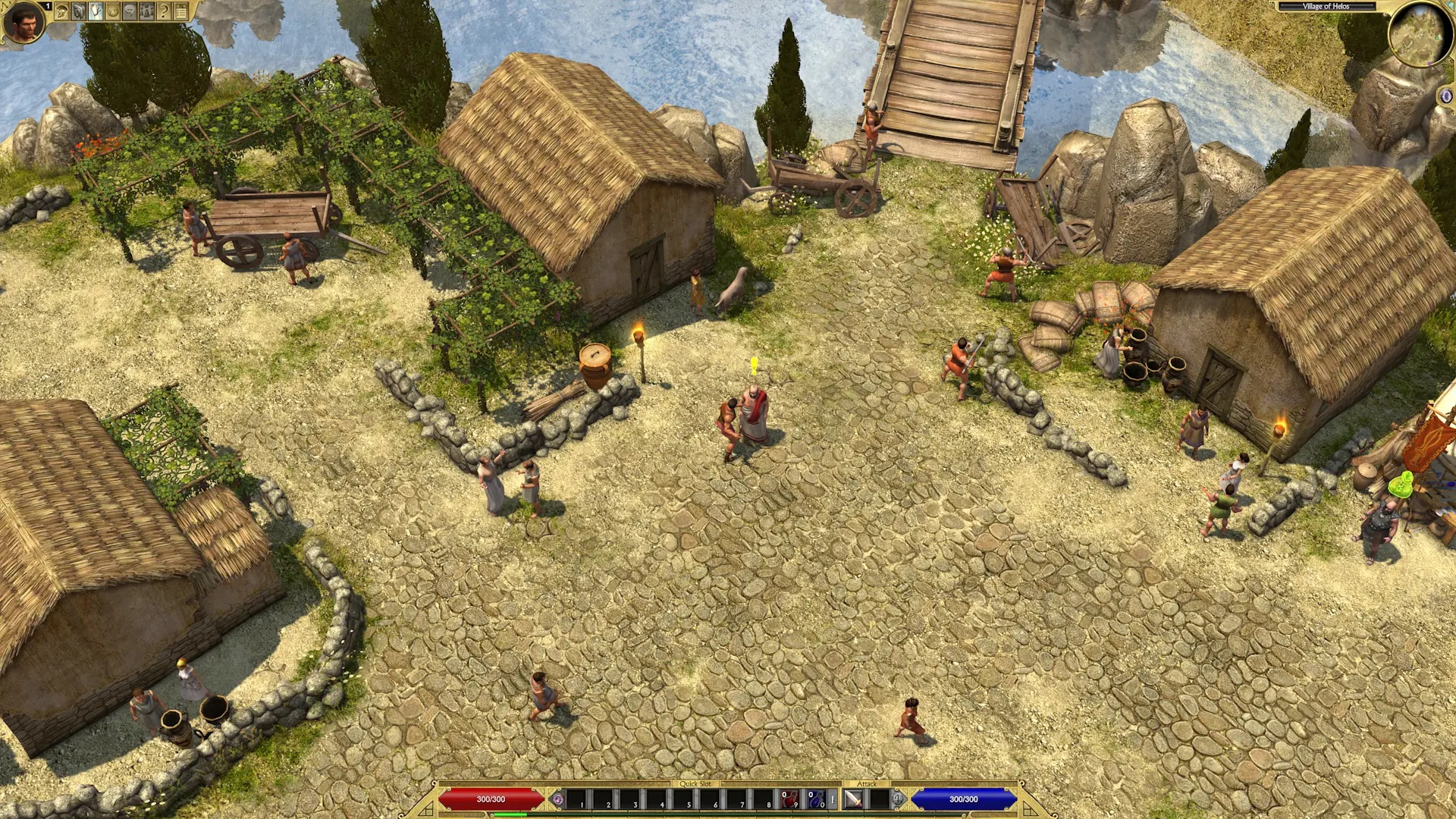Open the quest scroll icon
The image size is (1456, 819).
(x=96, y=11)
